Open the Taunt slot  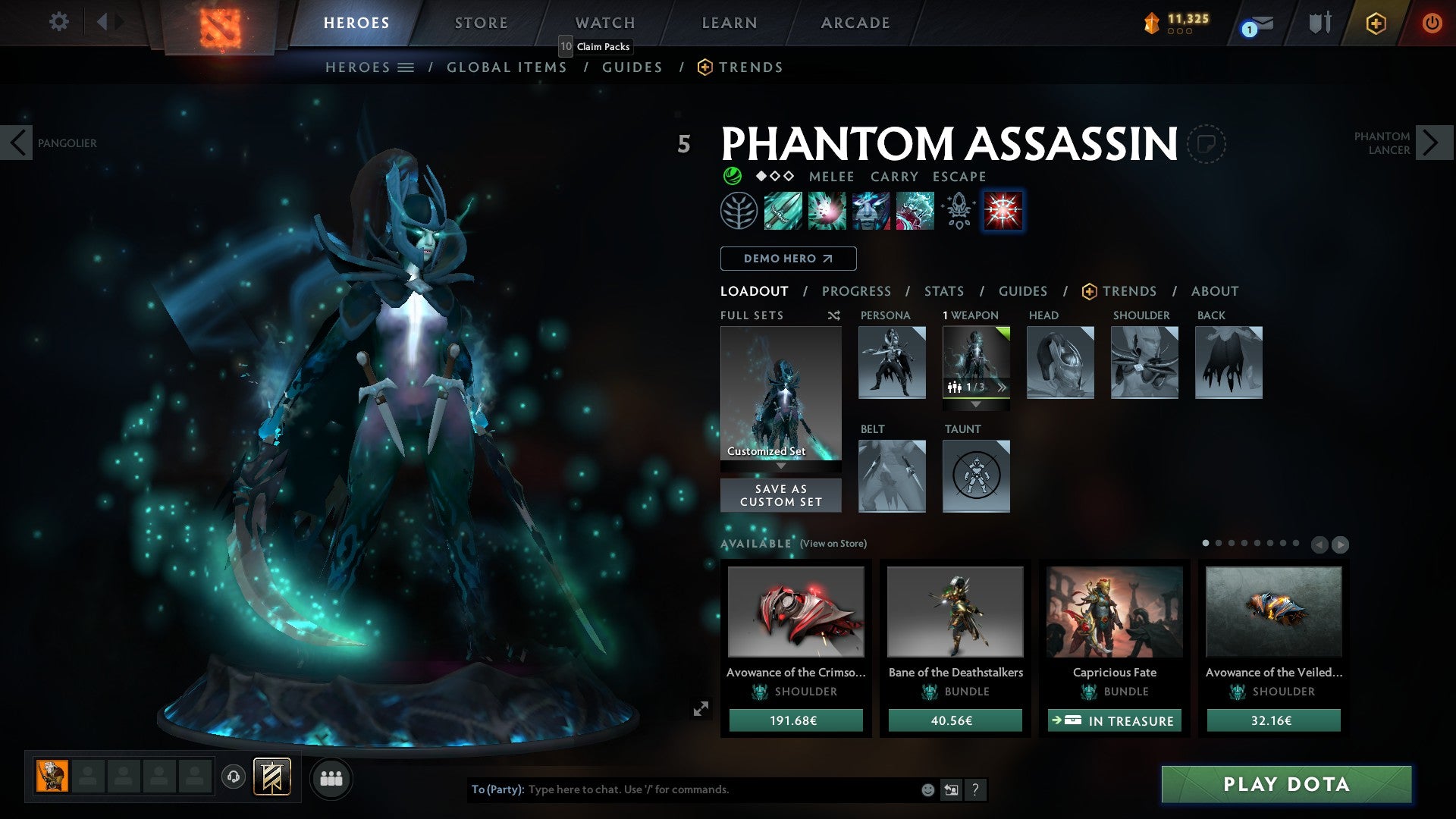pyautogui.click(x=976, y=476)
